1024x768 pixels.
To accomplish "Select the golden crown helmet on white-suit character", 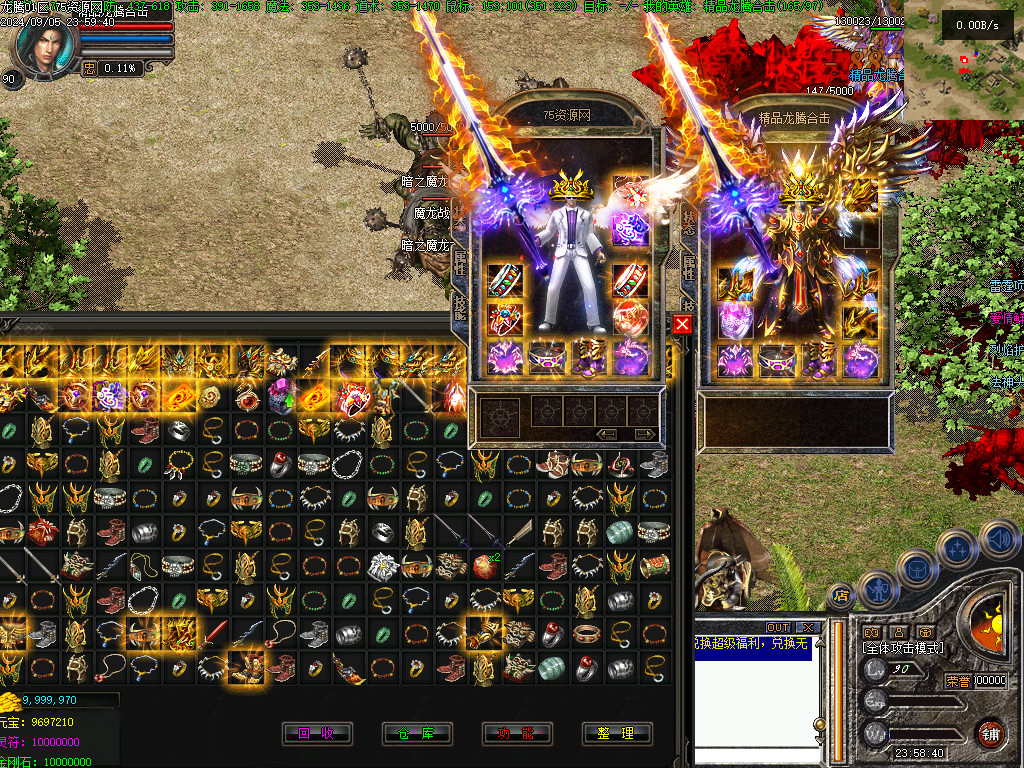I will (573, 186).
